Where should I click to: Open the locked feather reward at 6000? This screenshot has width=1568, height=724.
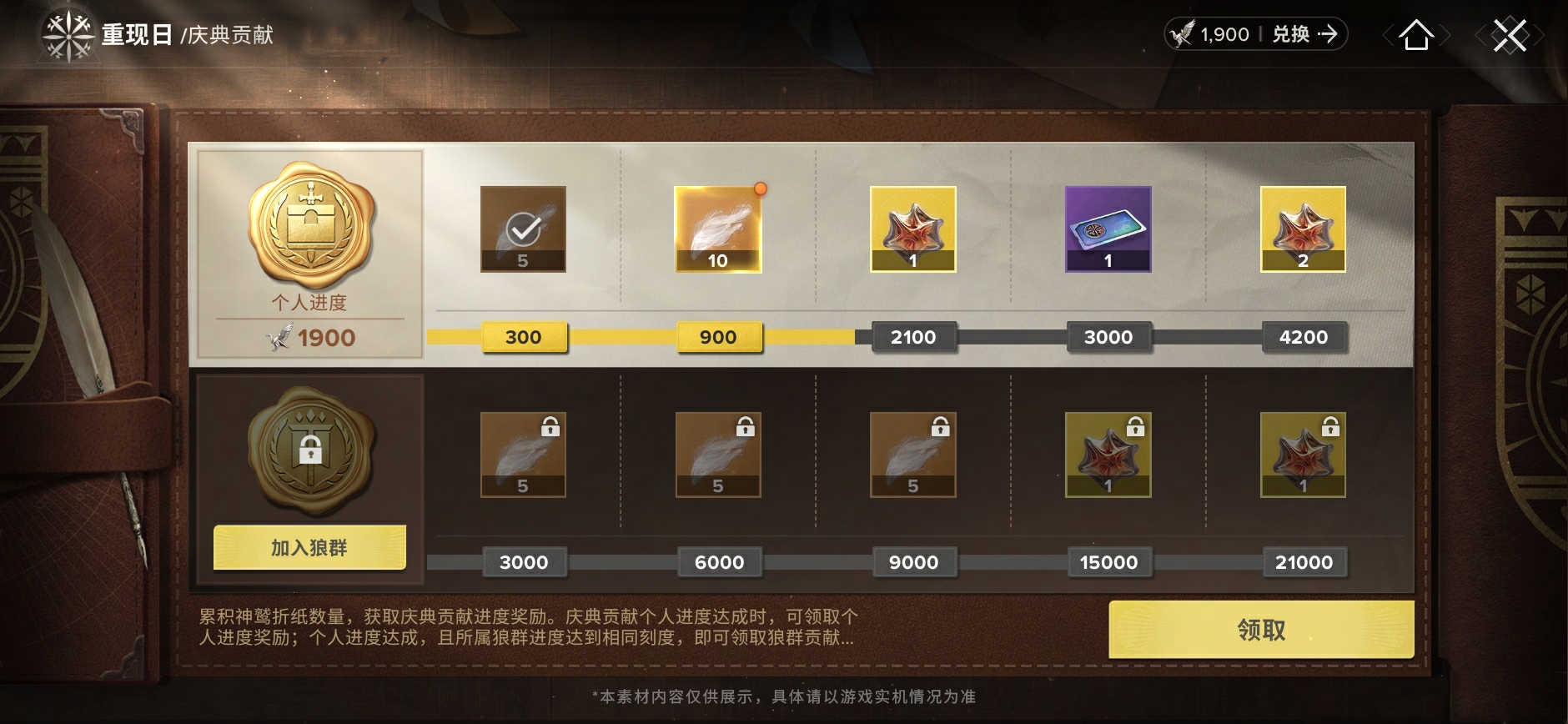click(x=719, y=455)
